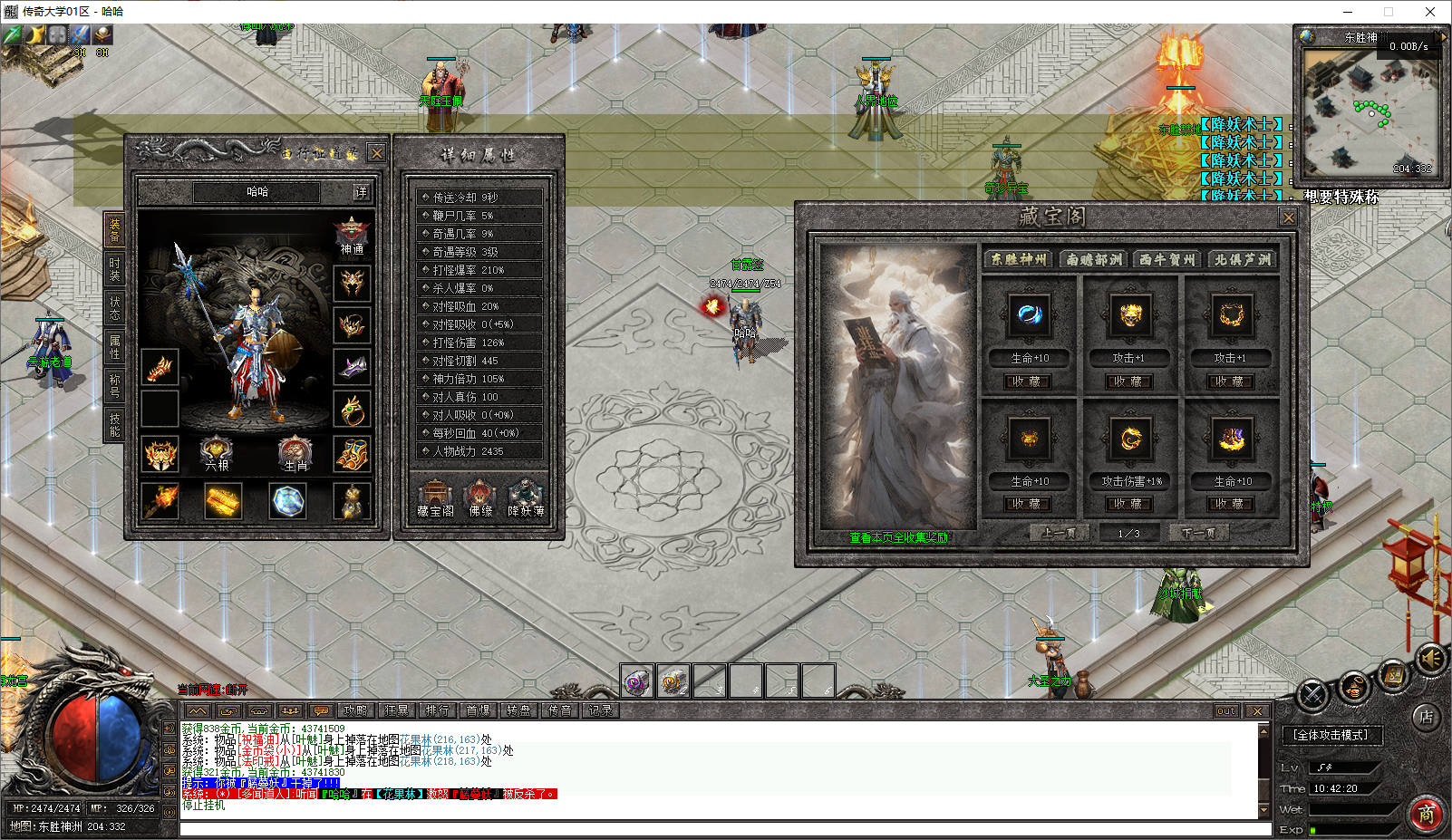Close the character equipment panel
This screenshot has width=1452, height=840.
377,152
